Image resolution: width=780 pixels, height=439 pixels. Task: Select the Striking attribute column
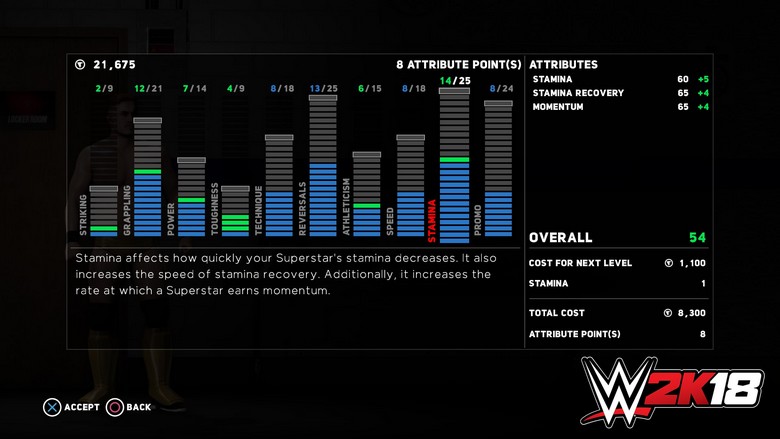[x=103, y=212]
